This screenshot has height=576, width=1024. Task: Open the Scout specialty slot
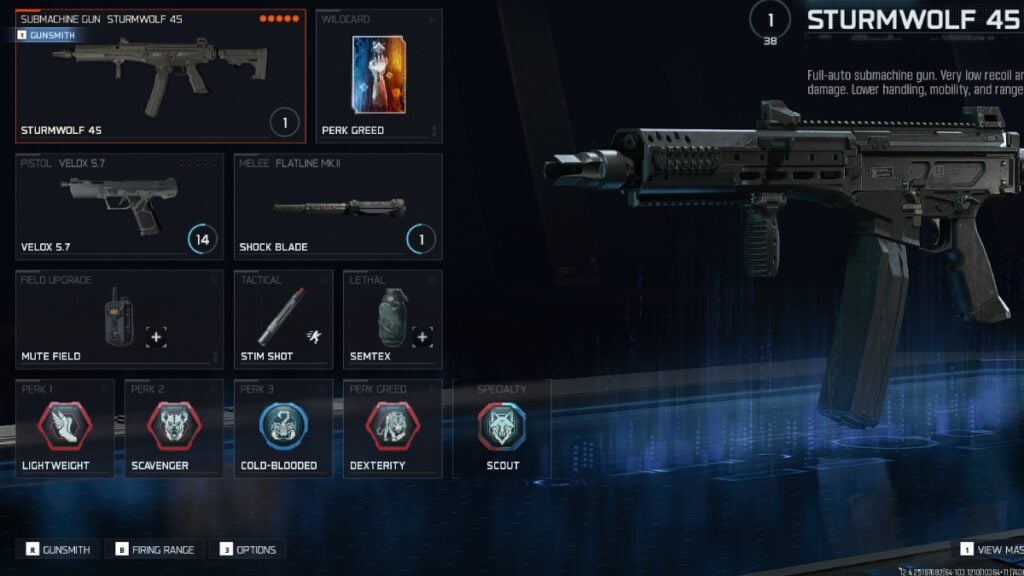point(502,428)
